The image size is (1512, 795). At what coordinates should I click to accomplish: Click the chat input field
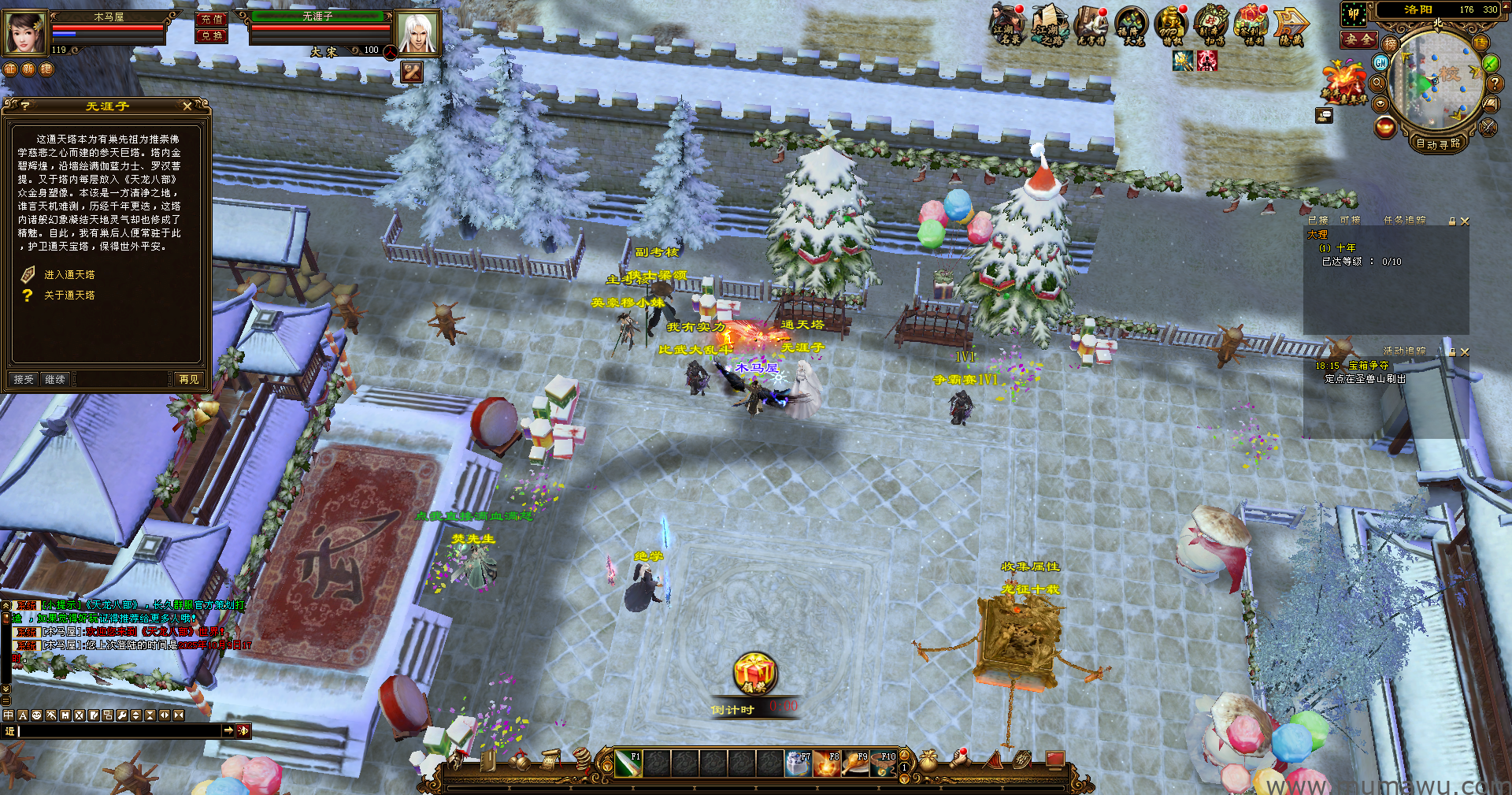118,731
